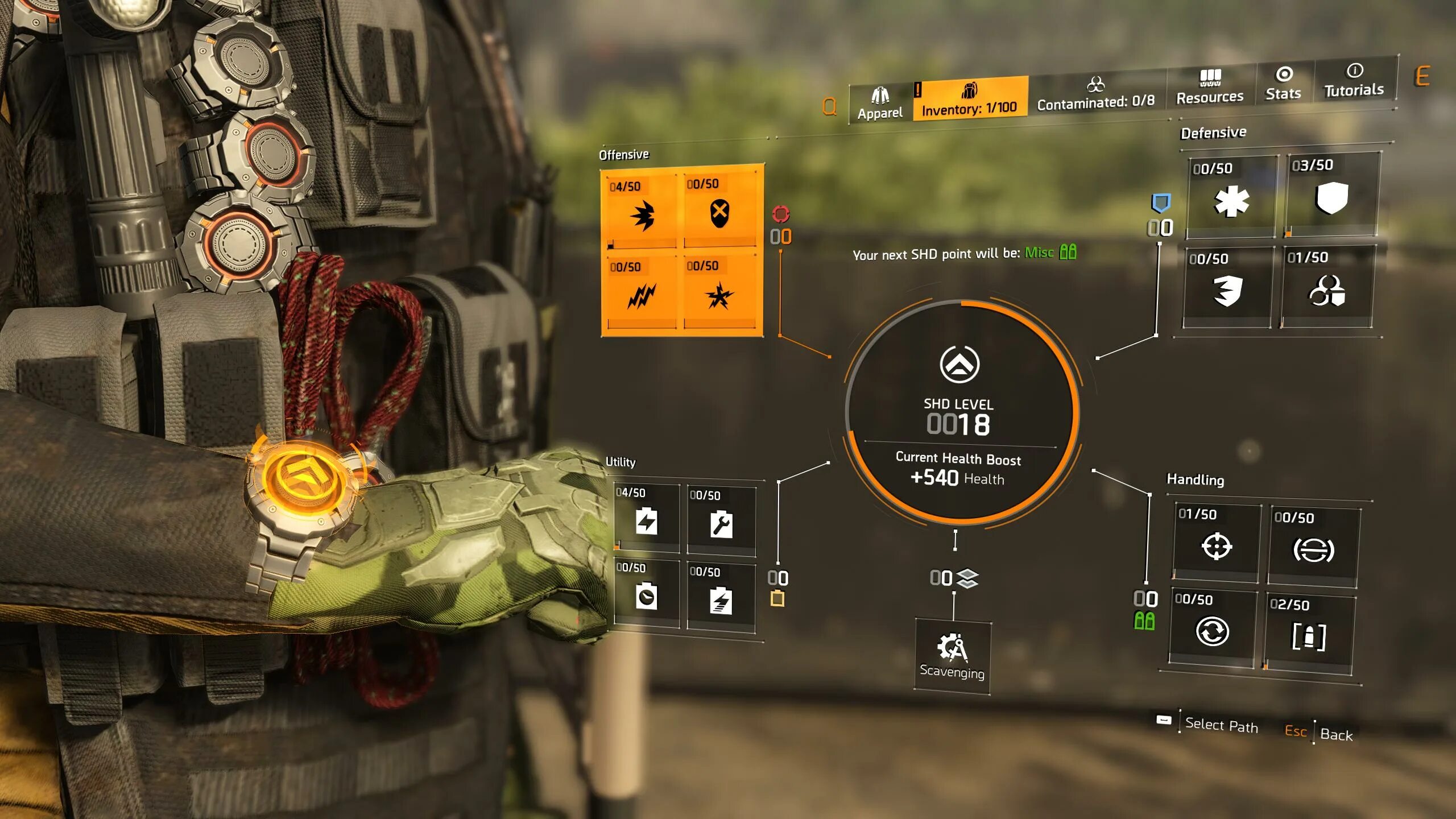Viewport: 1456px width, 819px height.
Task: Select the Handling crosshair accuracy tile
Action: click(1217, 544)
